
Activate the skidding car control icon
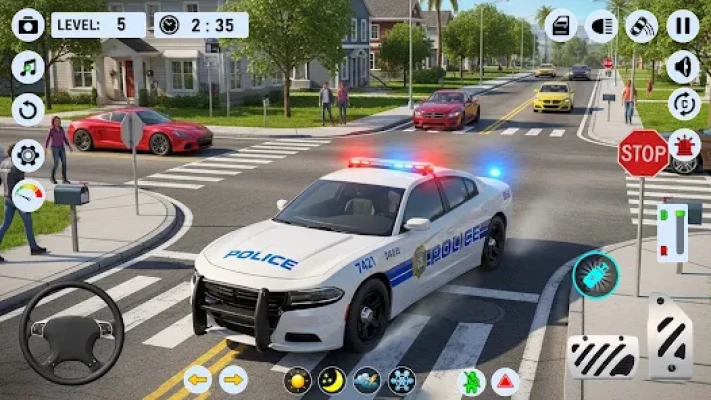click(641, 25)
